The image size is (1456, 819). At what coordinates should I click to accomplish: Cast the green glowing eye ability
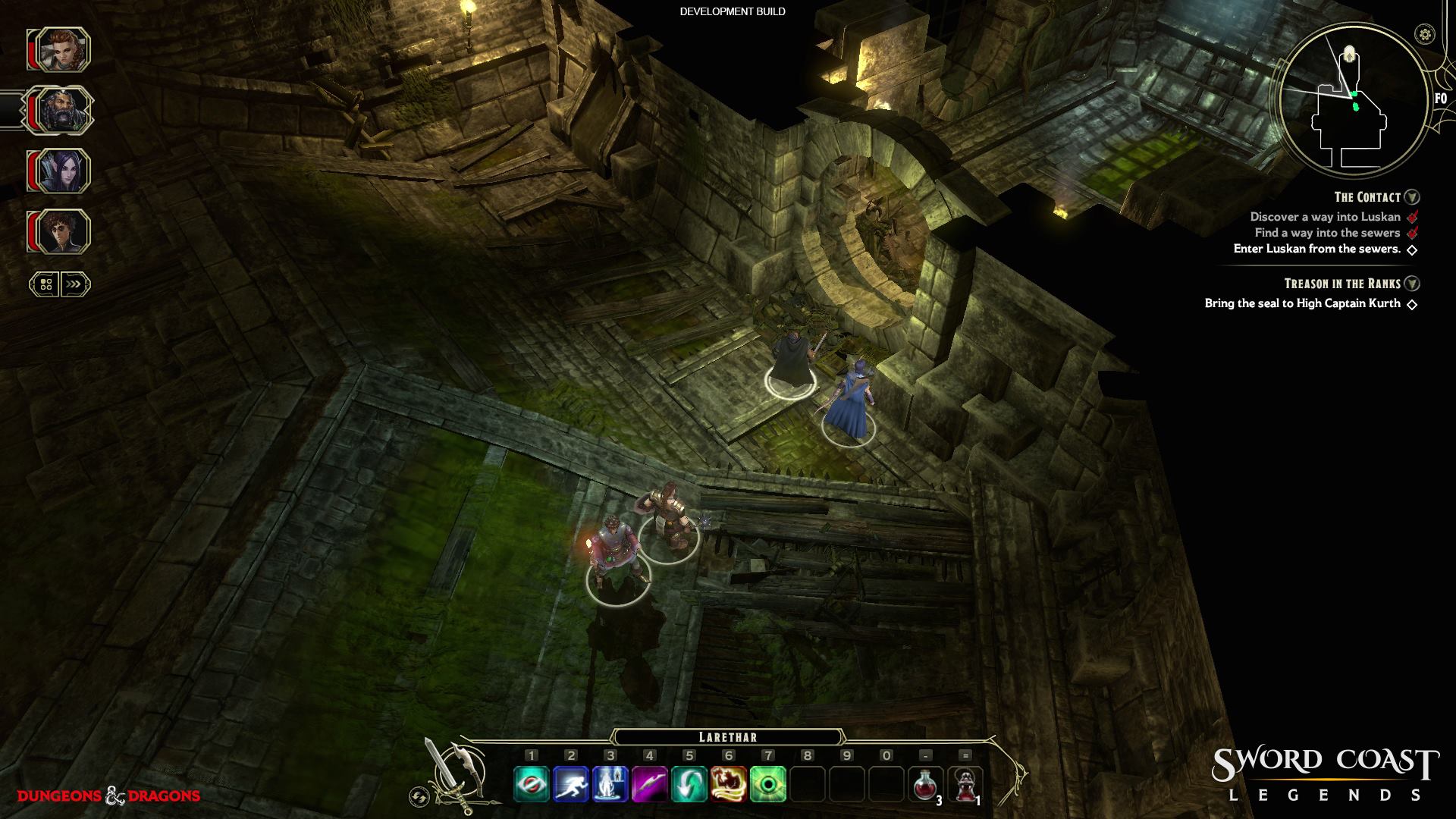click(x=768, y=784)
